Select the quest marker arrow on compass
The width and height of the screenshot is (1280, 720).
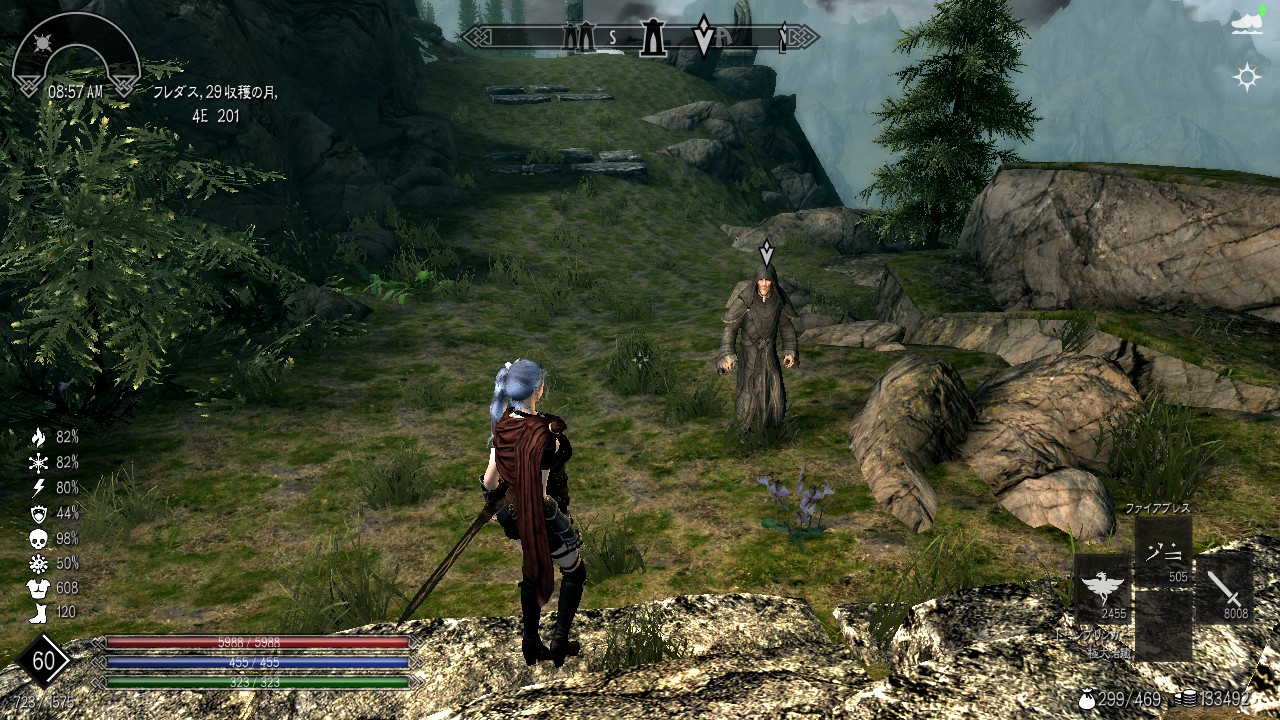[x=704, y=36]
